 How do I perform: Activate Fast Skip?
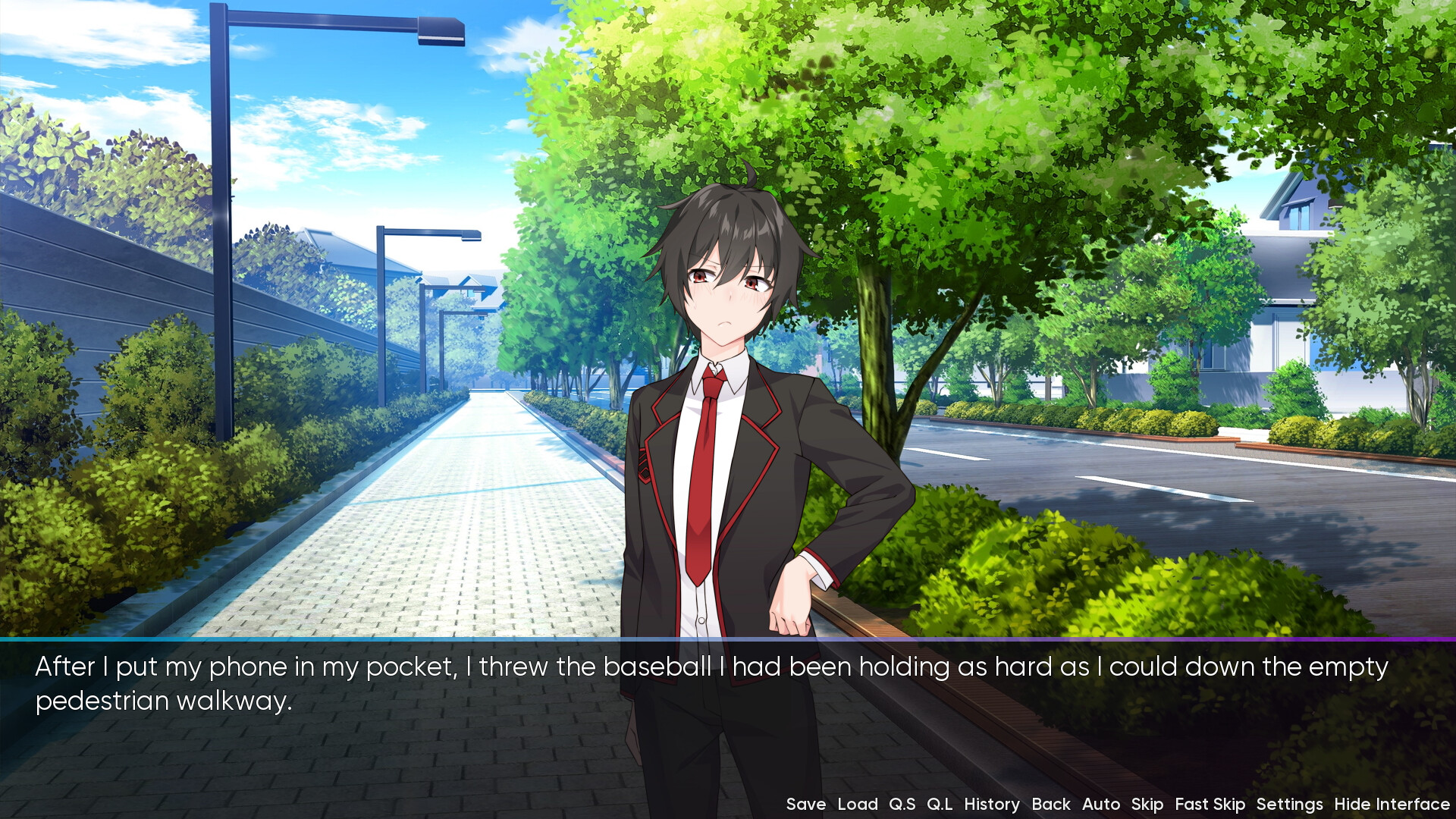[x=1210, y=805]
